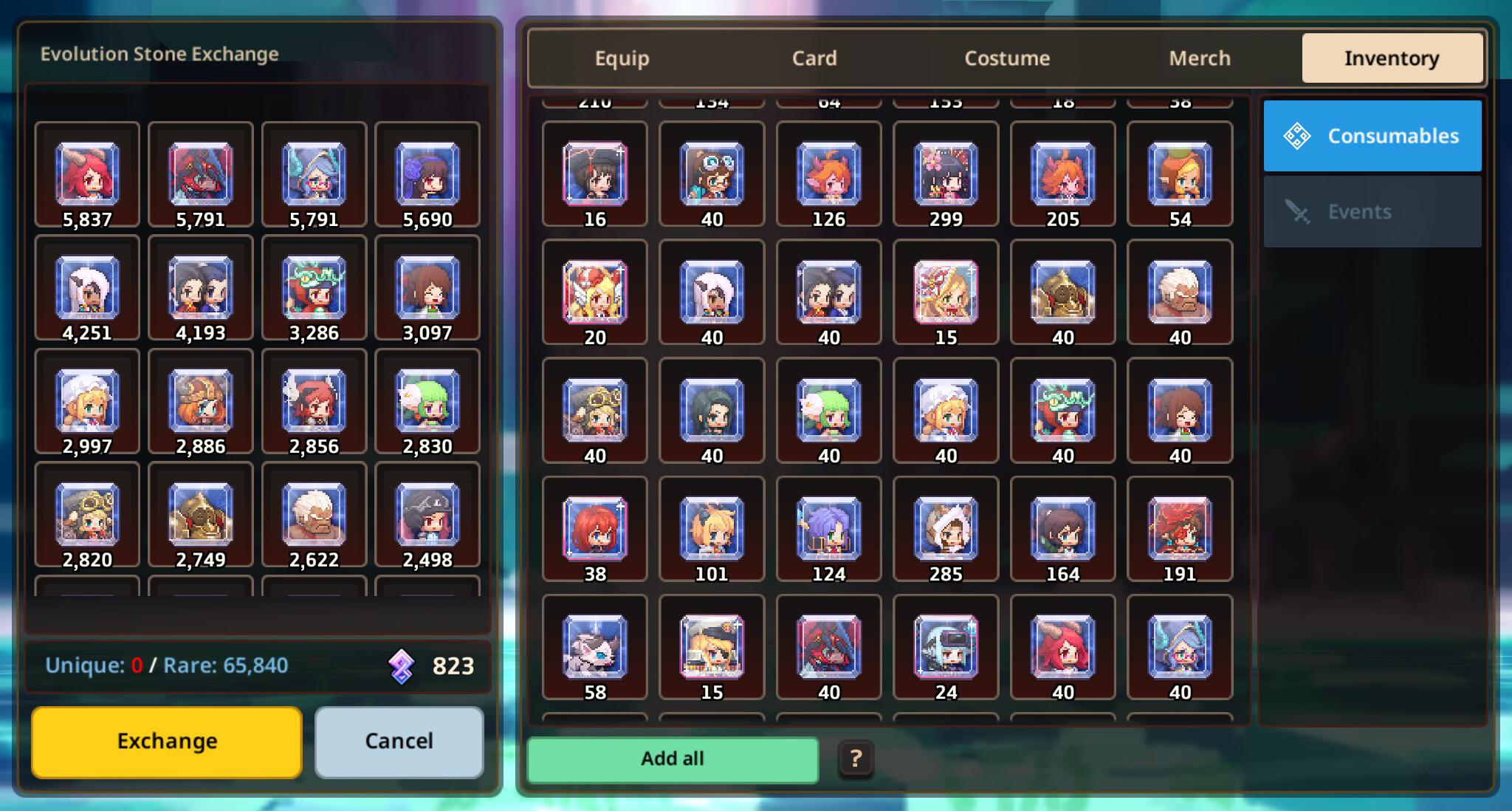Click the character portrait showing 299 count

945,175
